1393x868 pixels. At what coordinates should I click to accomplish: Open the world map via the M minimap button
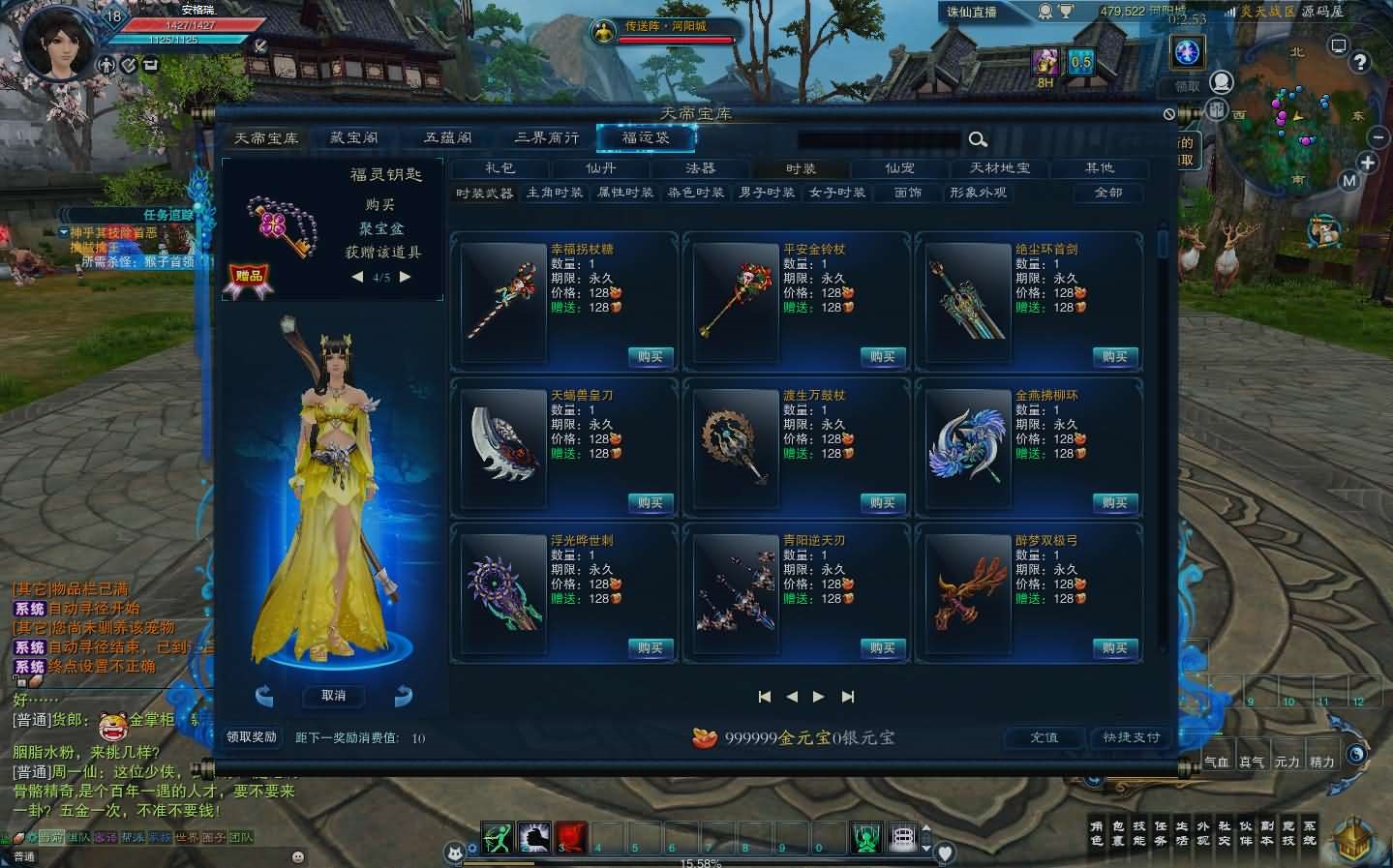coord(1349,181)
